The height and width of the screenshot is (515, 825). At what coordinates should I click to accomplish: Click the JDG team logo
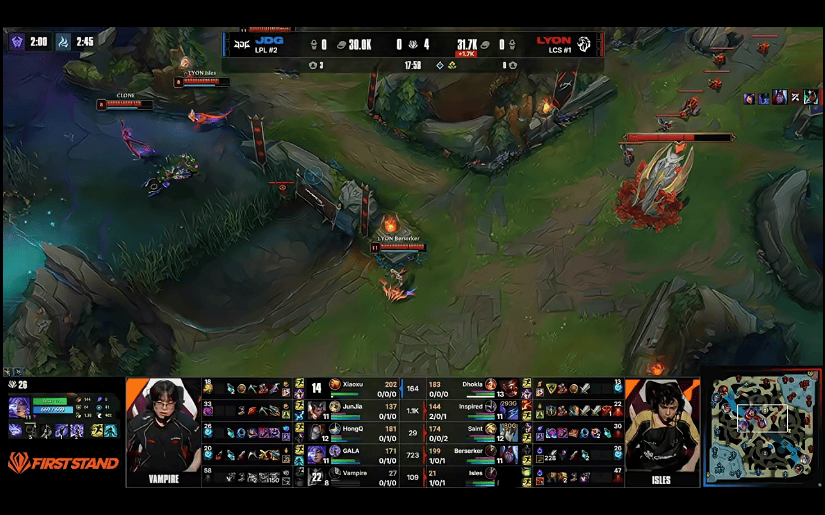tap(243, 44)
